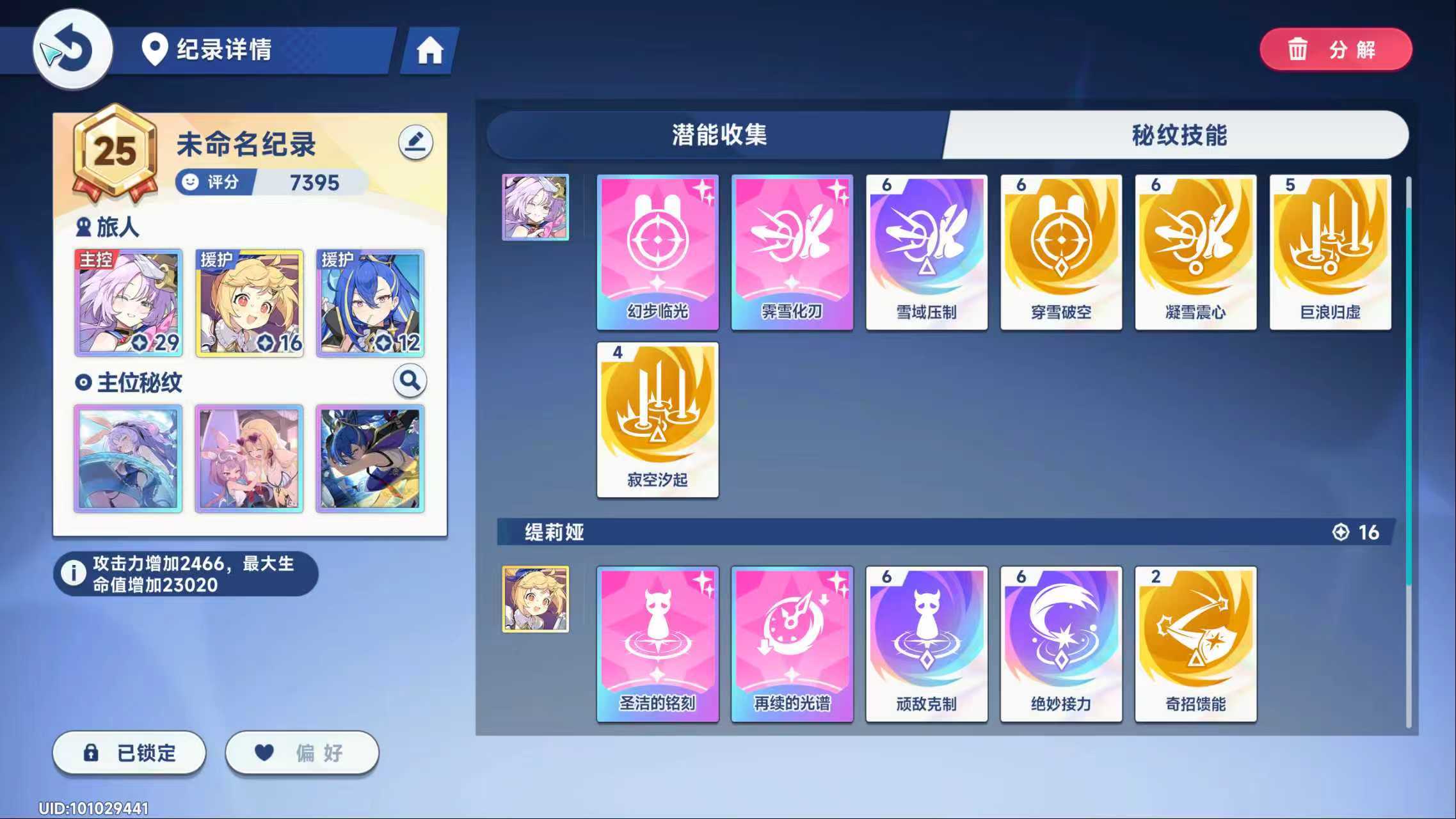Screen dimensions: 1456x819
Task: Open the 巨浪归虚 level 5 skill
Action: pyautogui.click(x=1331, y=250)
